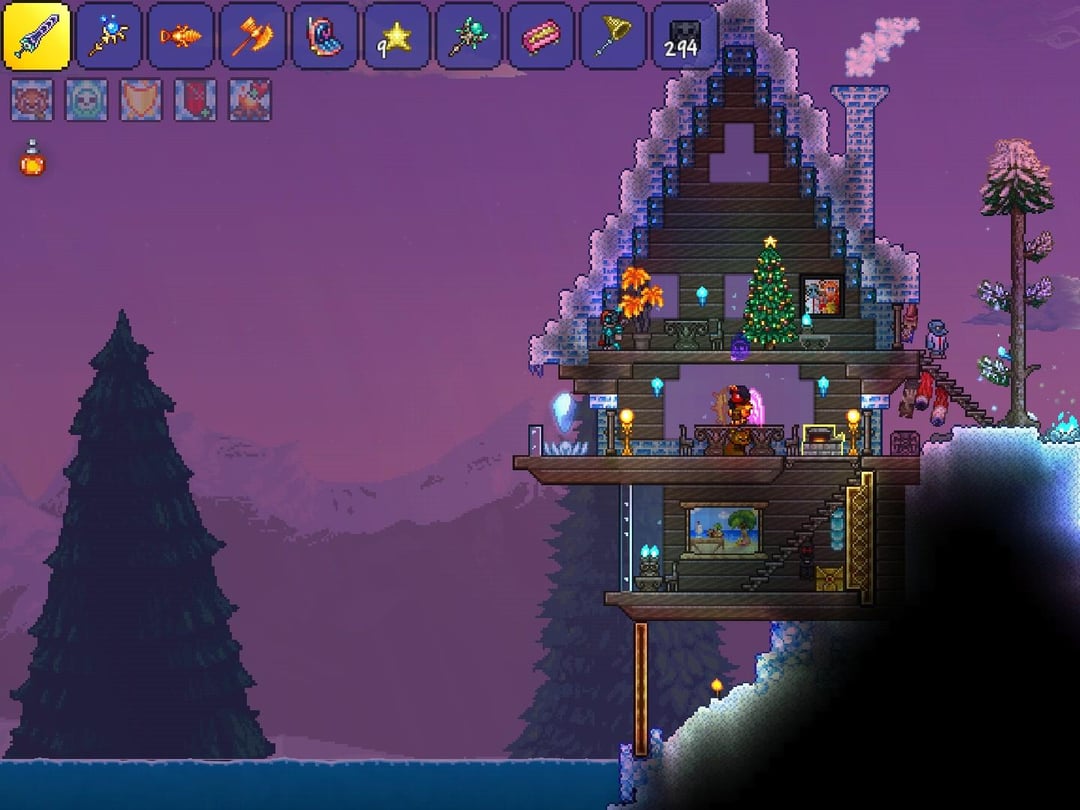1080x810 pixels.
Task: Equip the golden bug net slot
Action: coord(613,36)
